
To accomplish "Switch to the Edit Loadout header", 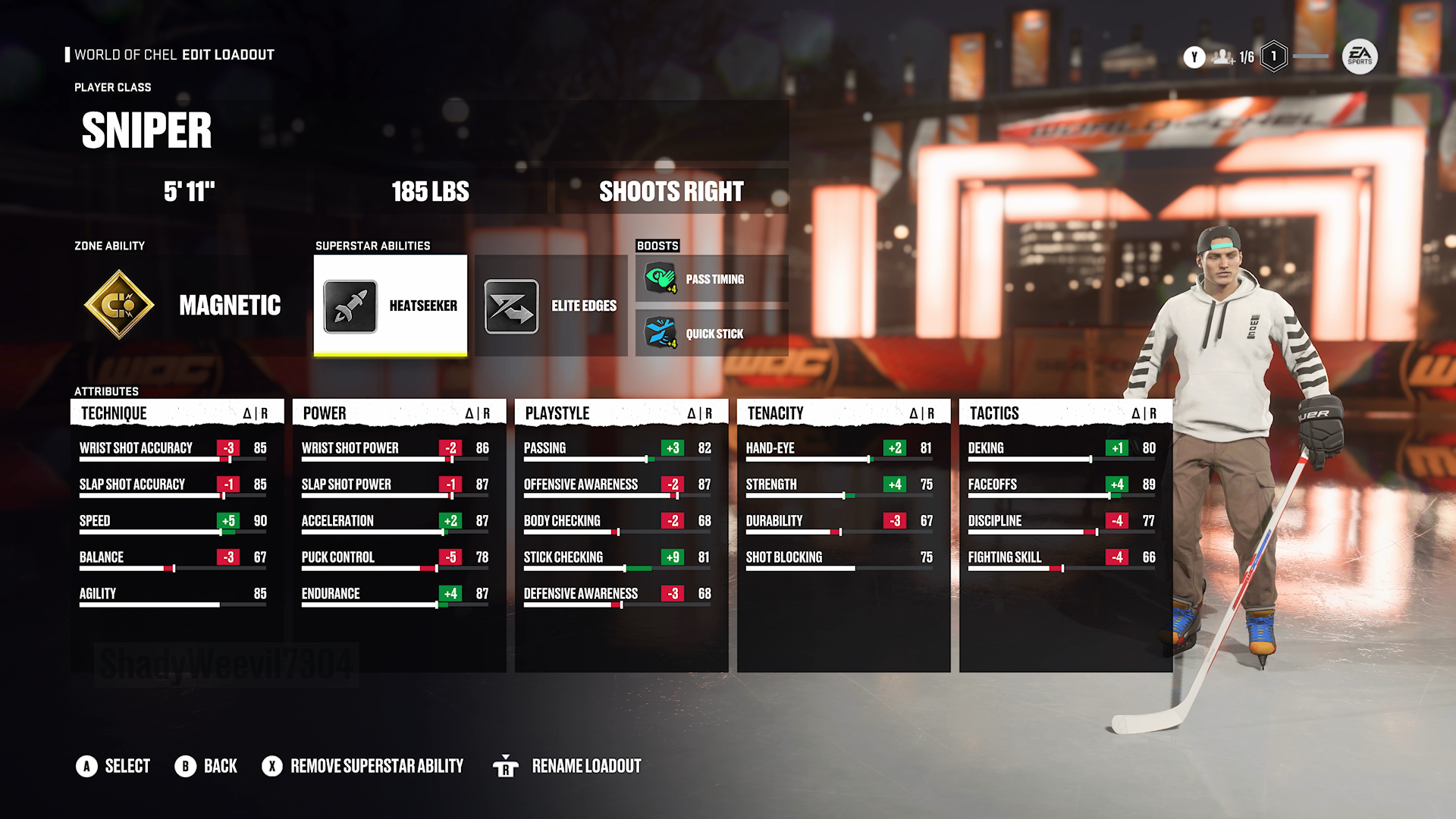I will tap(227, 55).
